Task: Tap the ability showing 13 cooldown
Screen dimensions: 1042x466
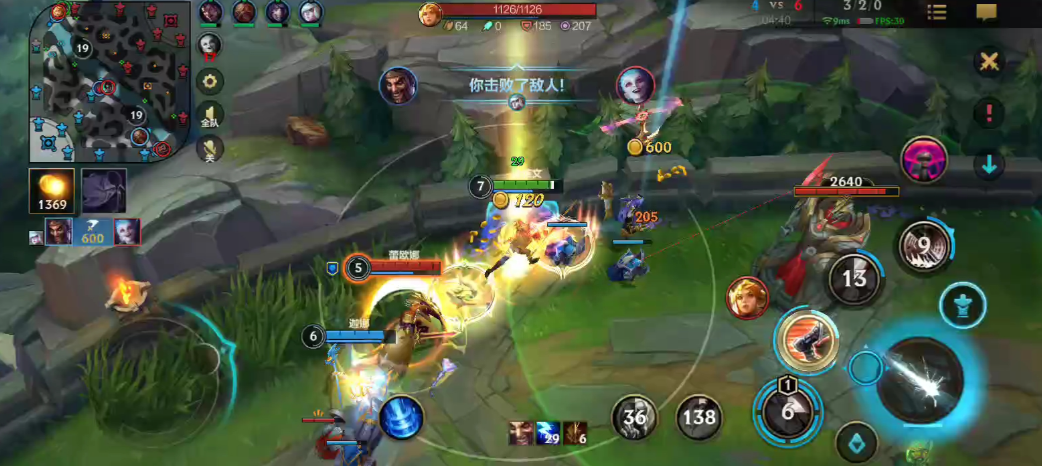Action: (x=854, y=279)
